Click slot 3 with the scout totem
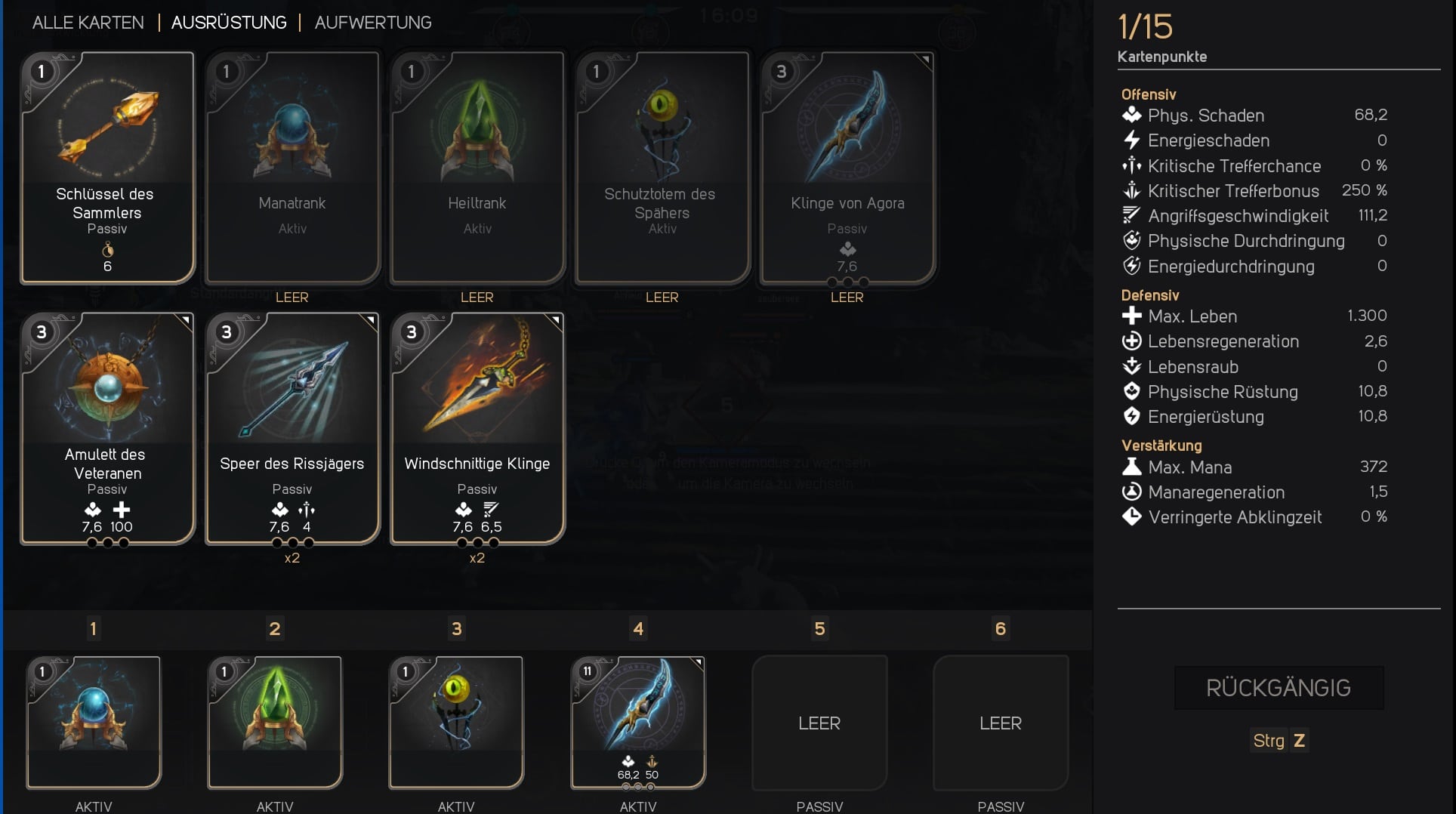The height and width of the screenshot is (814, 1456). (x=456, y=723)
